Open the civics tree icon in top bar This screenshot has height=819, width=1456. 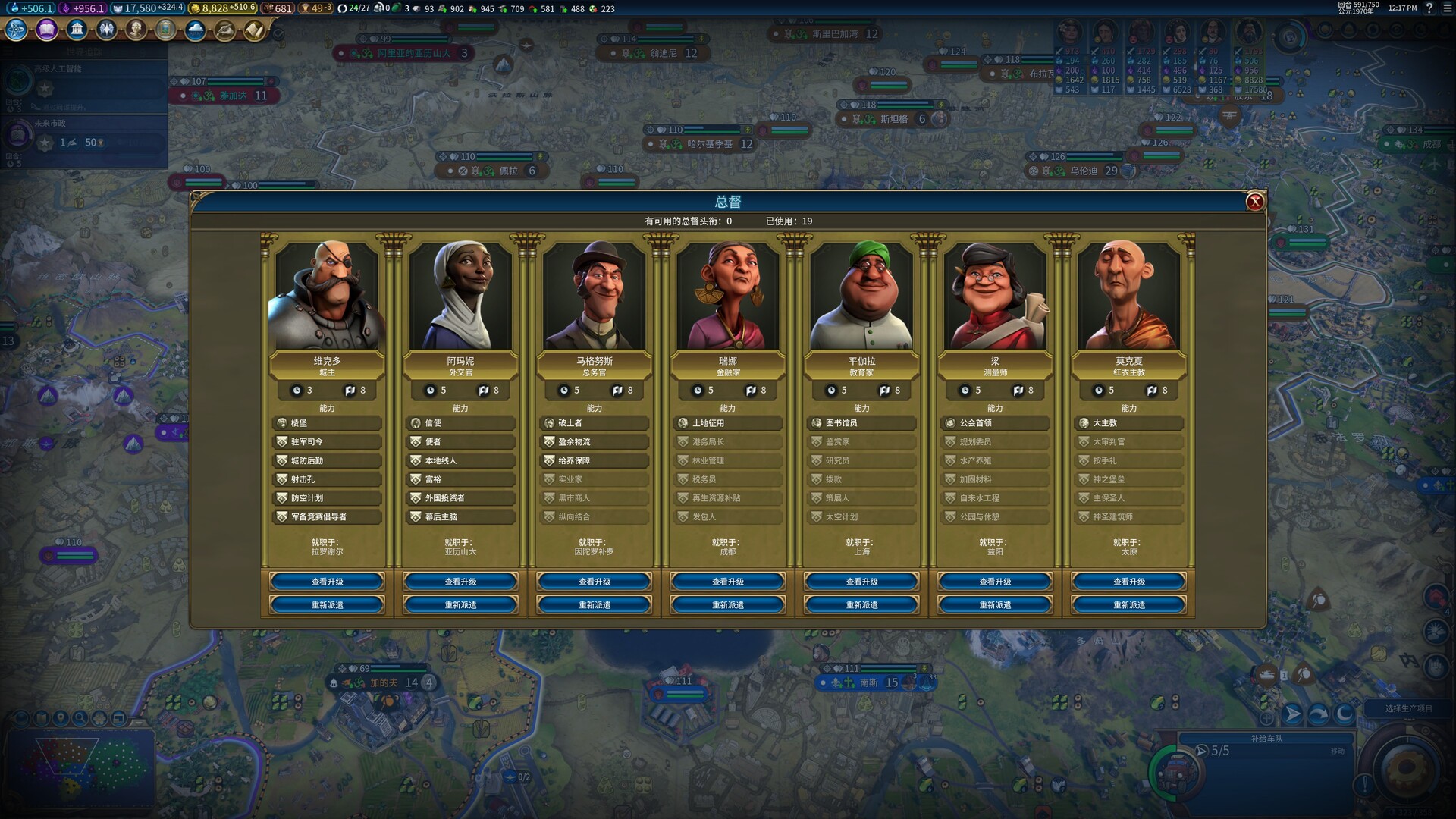[x=46, y=30]
